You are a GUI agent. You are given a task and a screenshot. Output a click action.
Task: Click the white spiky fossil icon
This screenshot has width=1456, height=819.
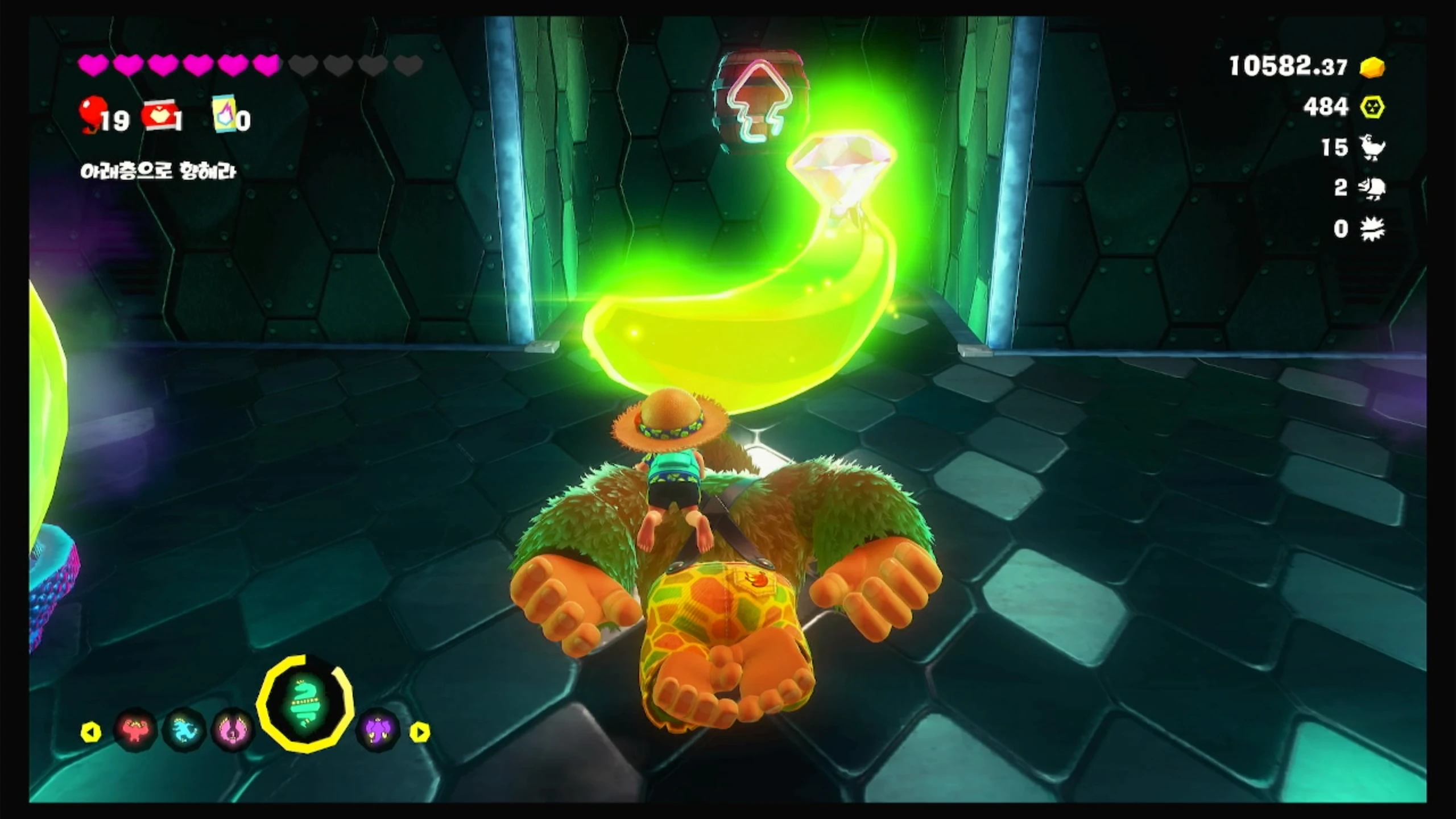(x=1372, y=229)
